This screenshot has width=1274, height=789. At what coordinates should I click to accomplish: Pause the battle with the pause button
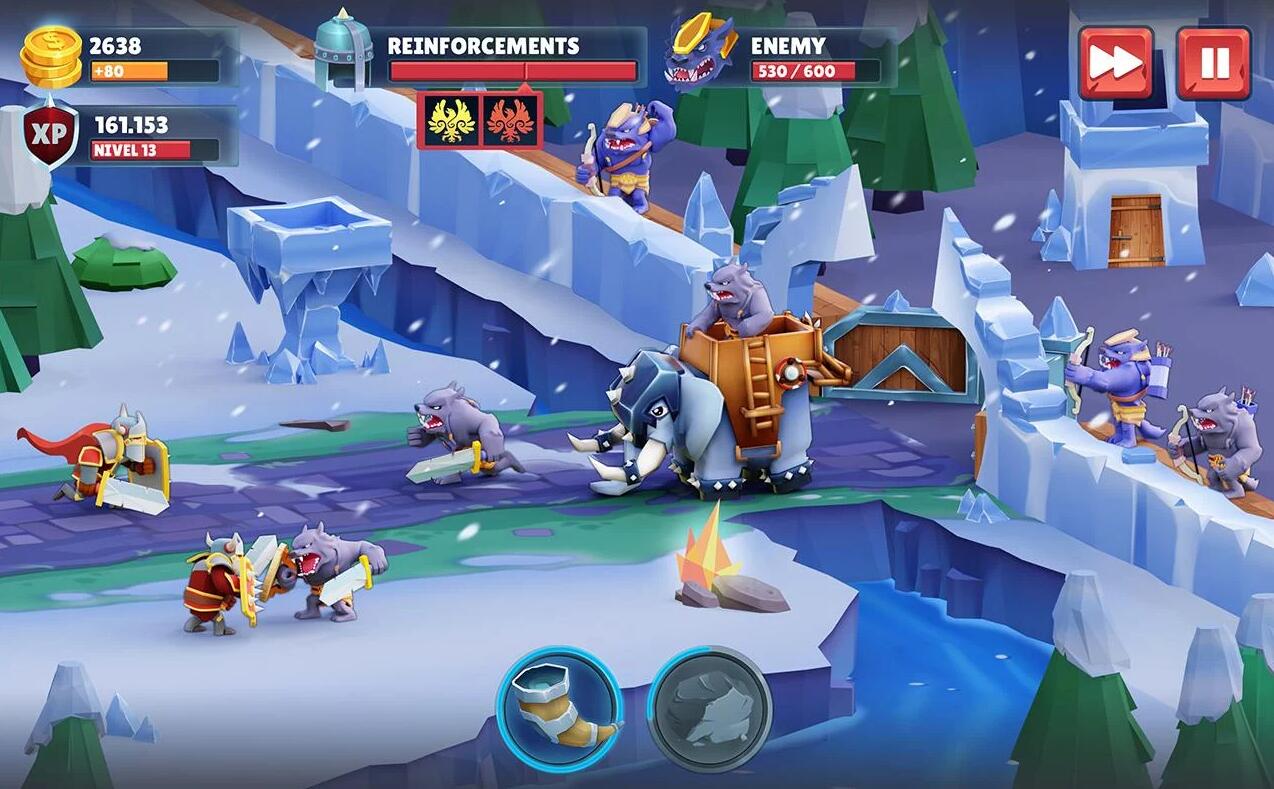(x=1213, y=63)
